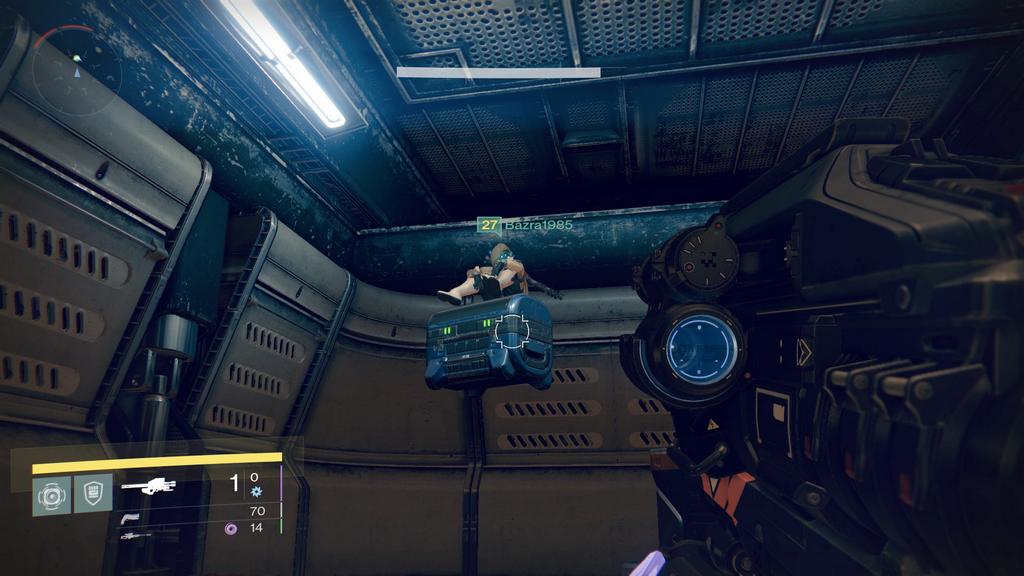The width and height of the screenshot is (1024, 576).
Task: Switch to the hand cannon weapon icon
Action: [x=130, y=517]
